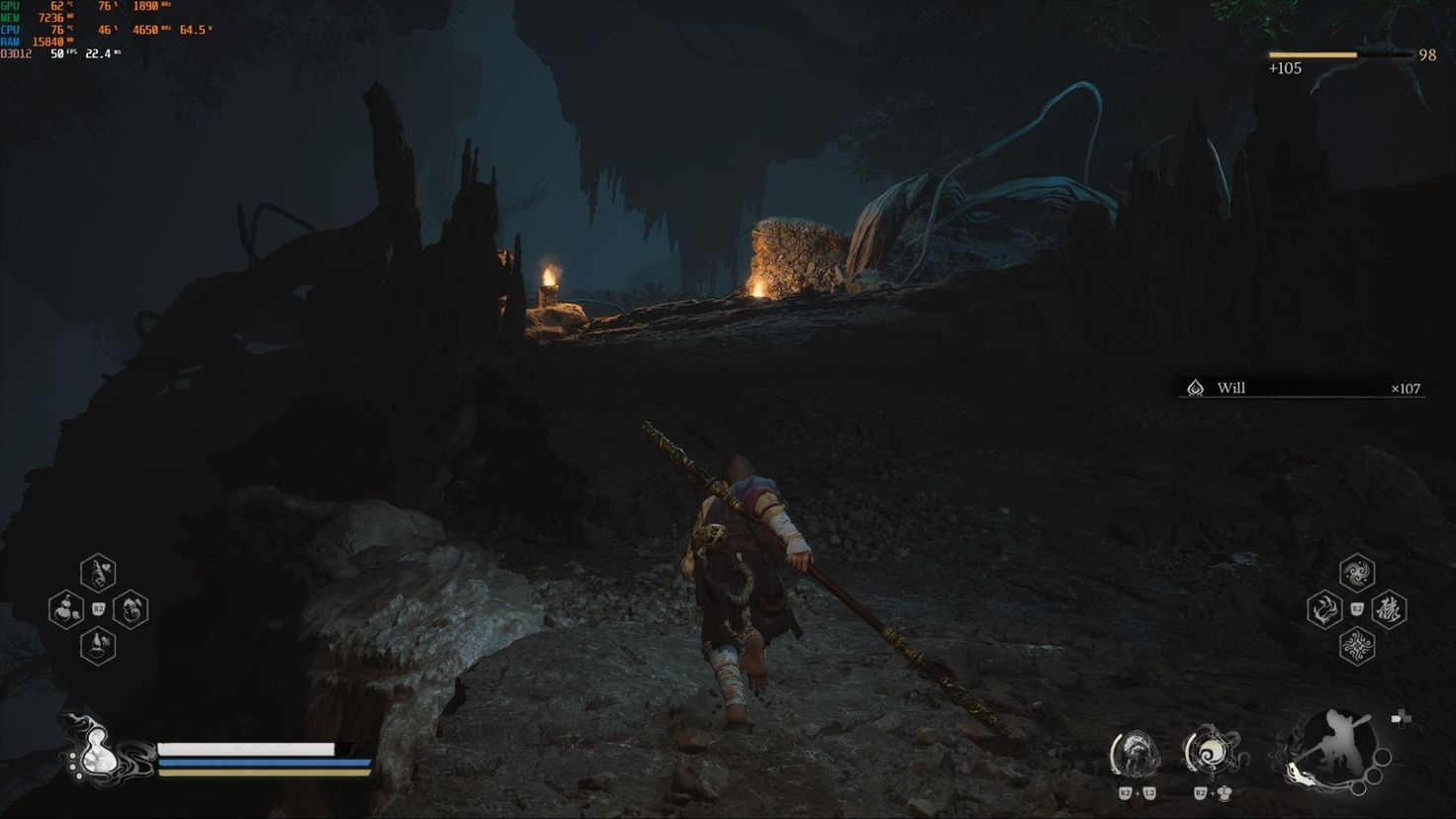Select the swirl spell icon below right wheel
This screenshot has height=819, width=1456.
1355,645
